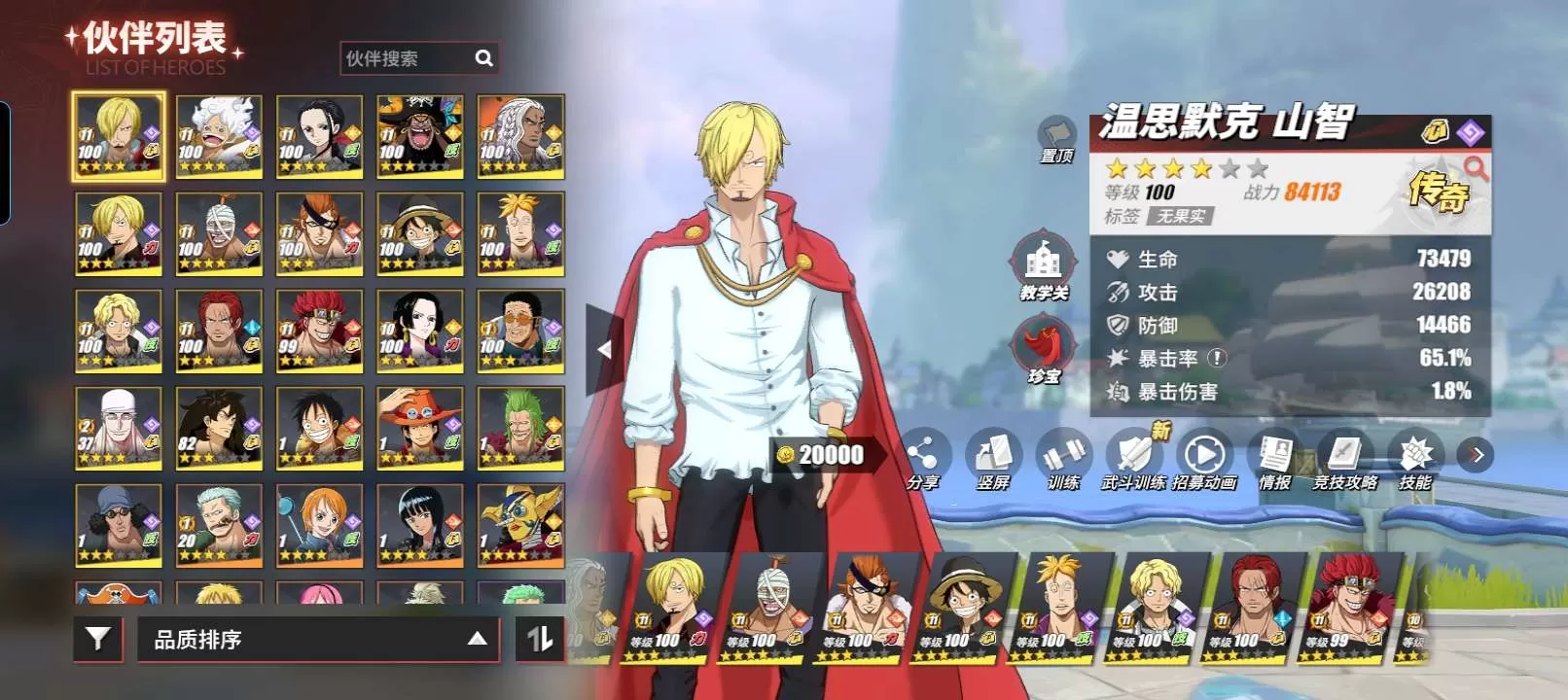Switch to 竖屏 portrait view

click(x=992, y=458)
